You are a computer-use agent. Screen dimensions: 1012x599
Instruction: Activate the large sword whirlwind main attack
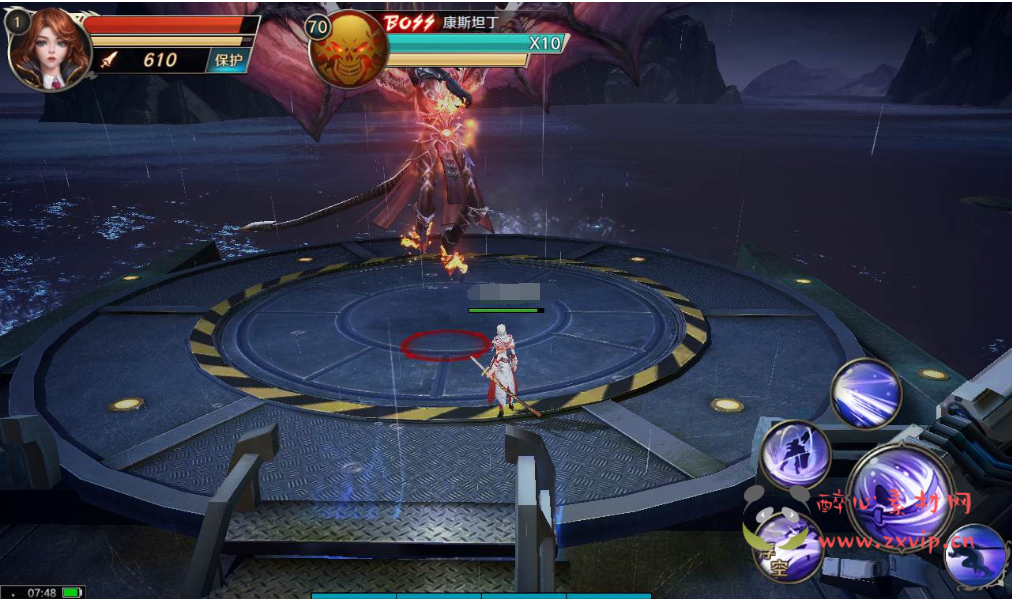coord(896,498)
